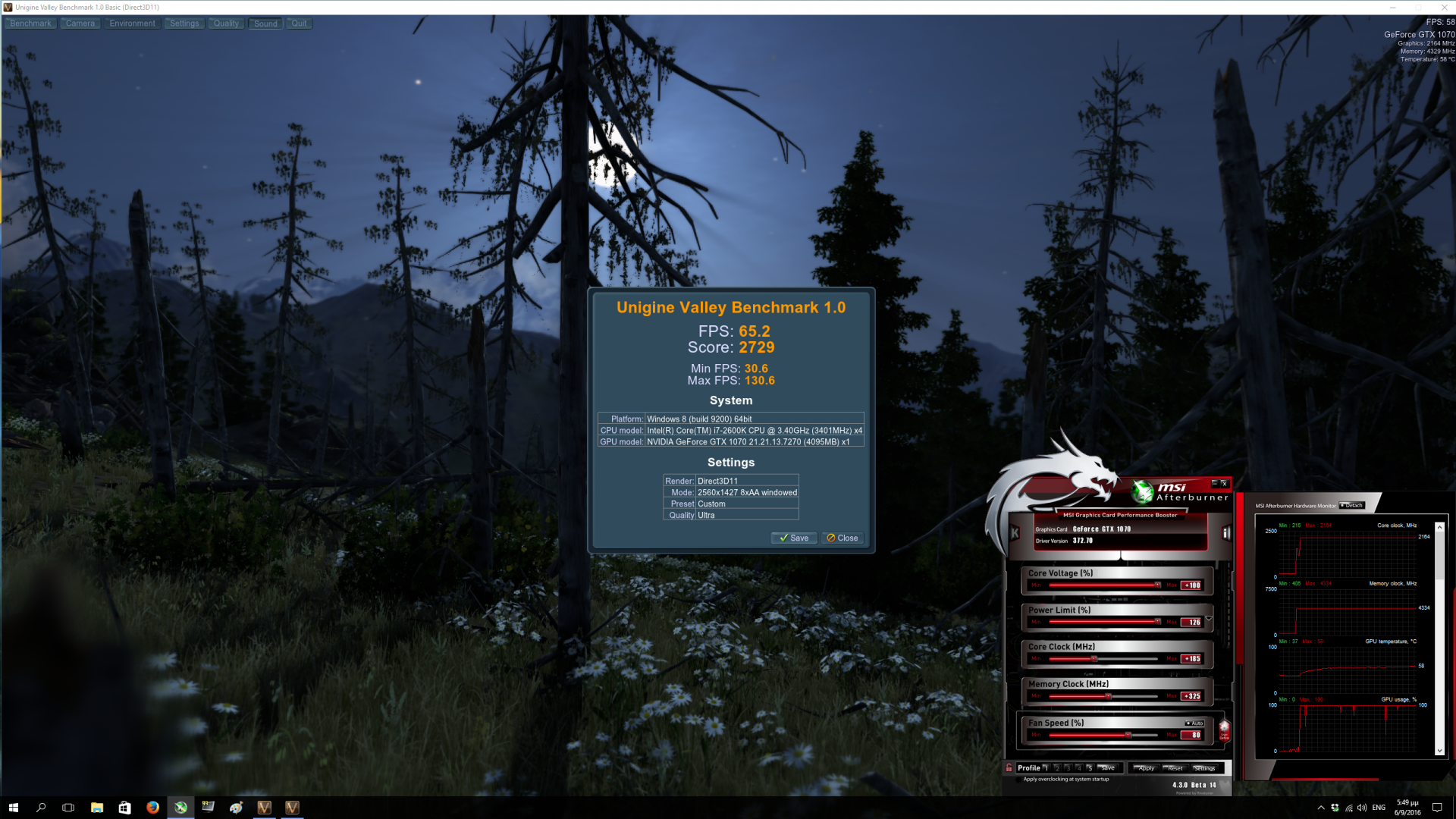Open the Windows Start menu

(13, 808)
